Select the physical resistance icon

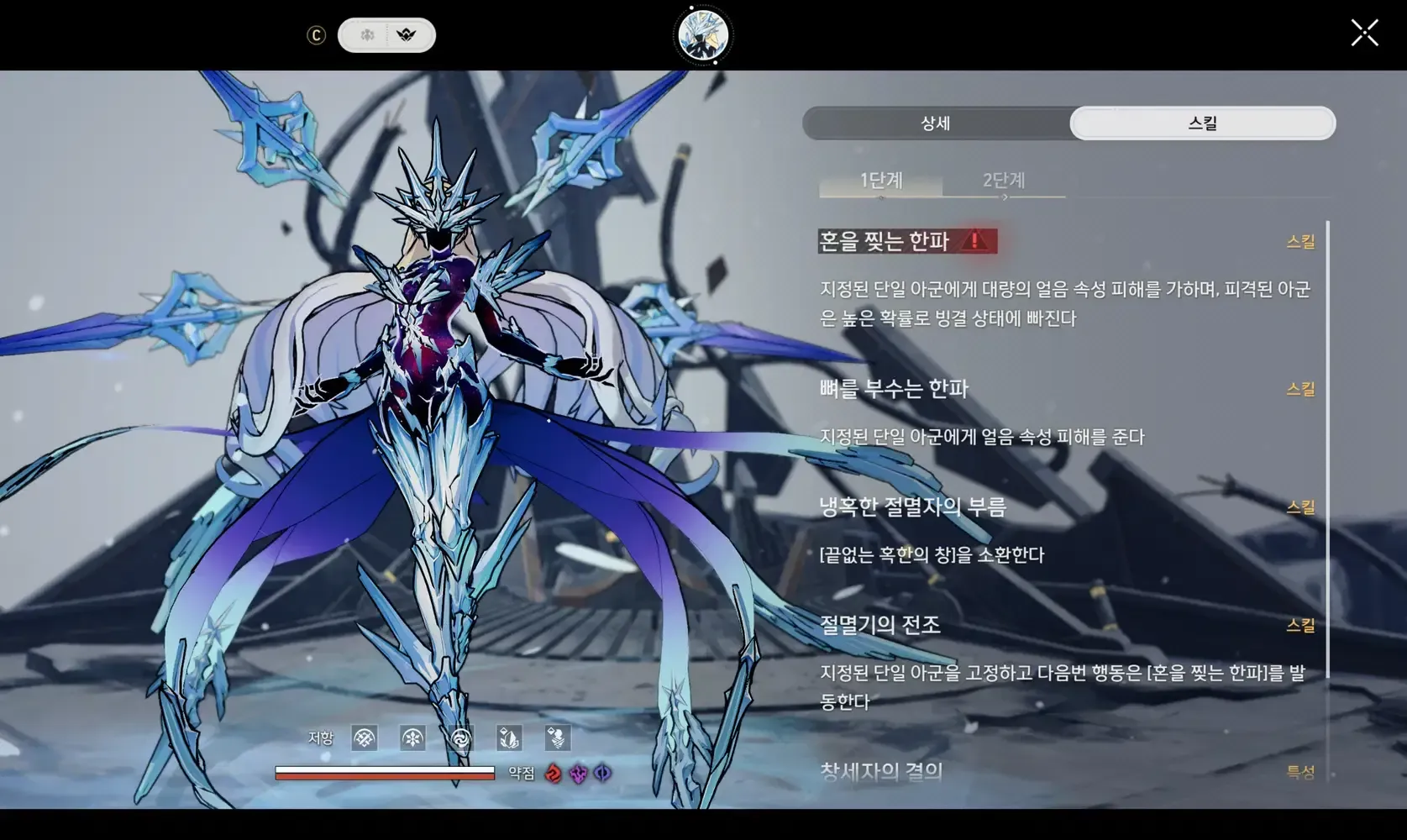(x=364, y=738)
